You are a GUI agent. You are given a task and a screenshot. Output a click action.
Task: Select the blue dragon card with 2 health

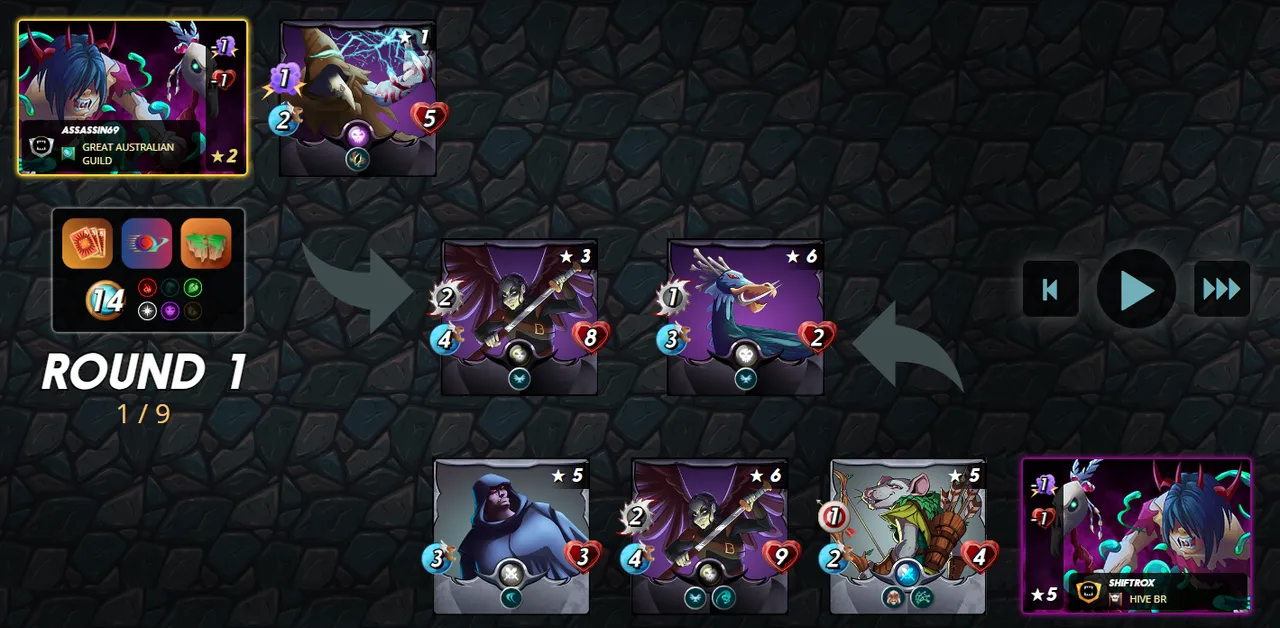pos(745,316)
